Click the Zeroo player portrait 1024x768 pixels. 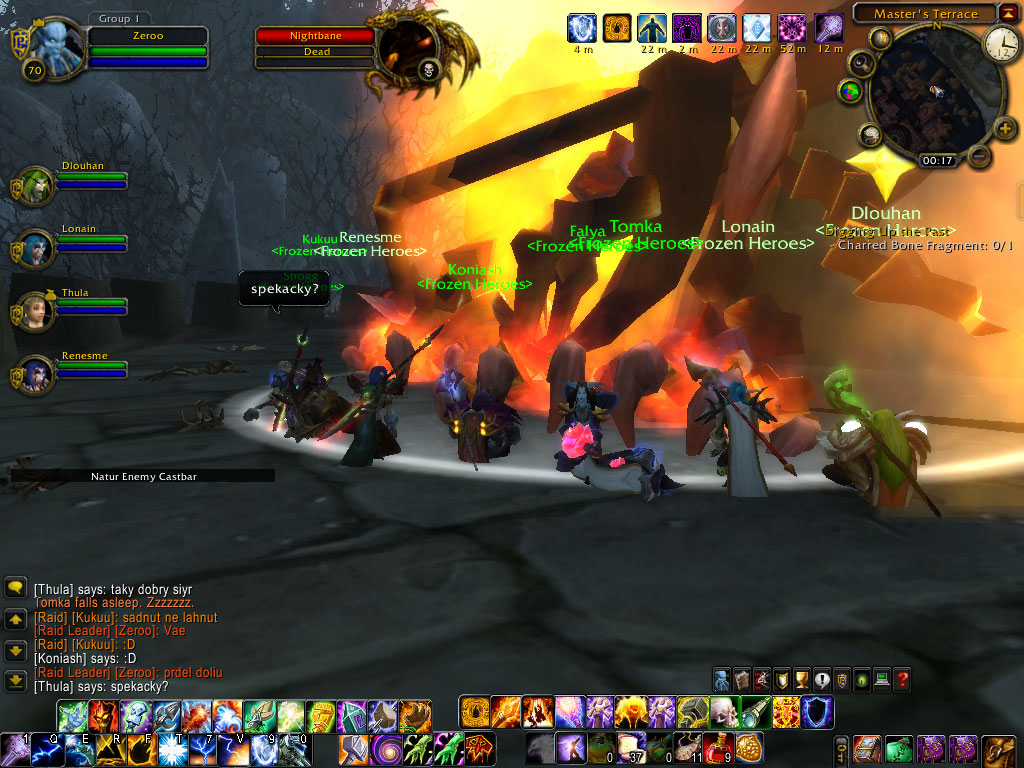pyautogui.click(x=52, y=45)
